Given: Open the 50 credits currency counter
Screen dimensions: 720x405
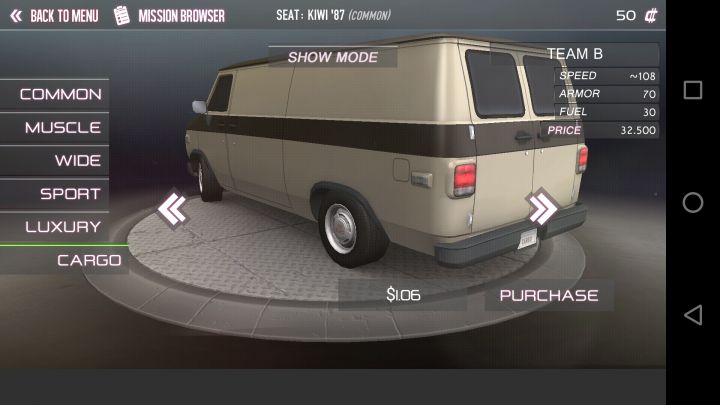Looking at the screenshot, I should pos(636,16).
